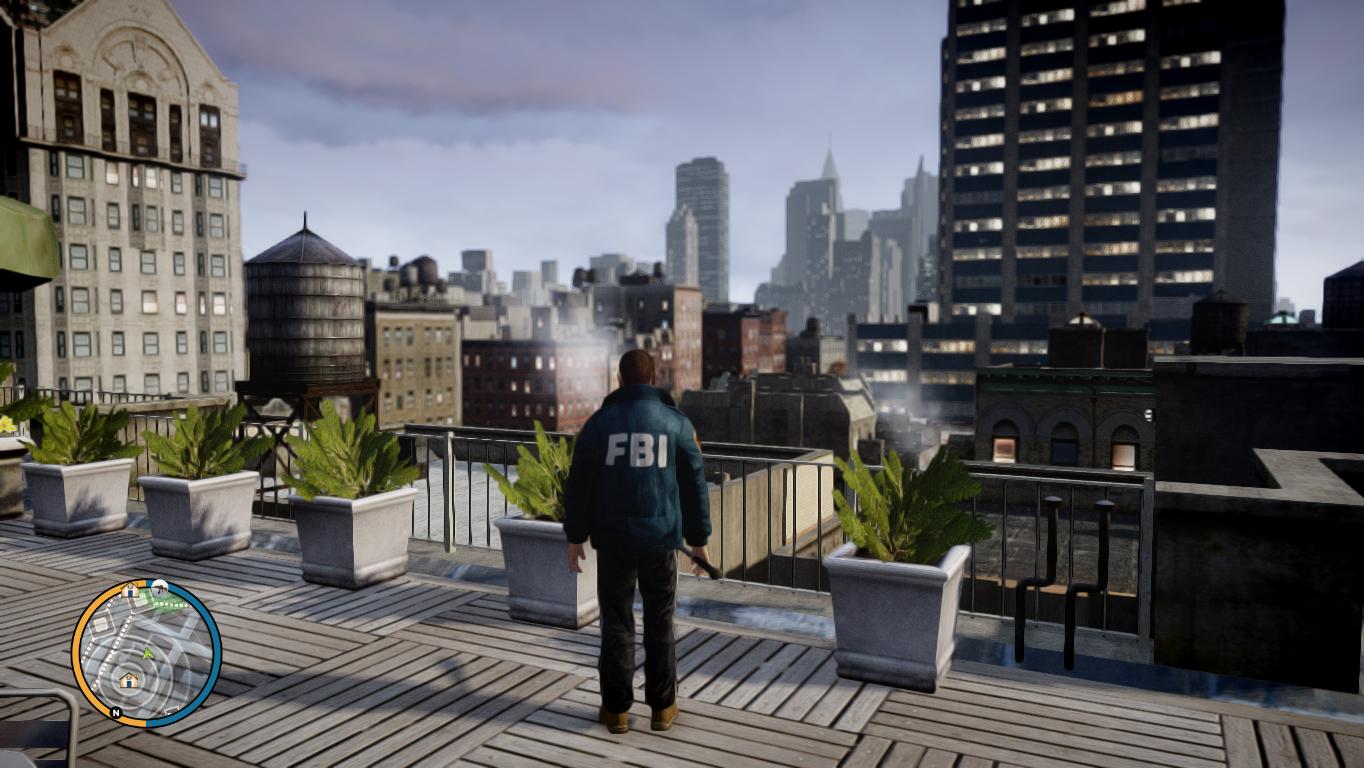Click the gun shop blip on the minimap
This screenshot has width=1364, height=768.
160,586
